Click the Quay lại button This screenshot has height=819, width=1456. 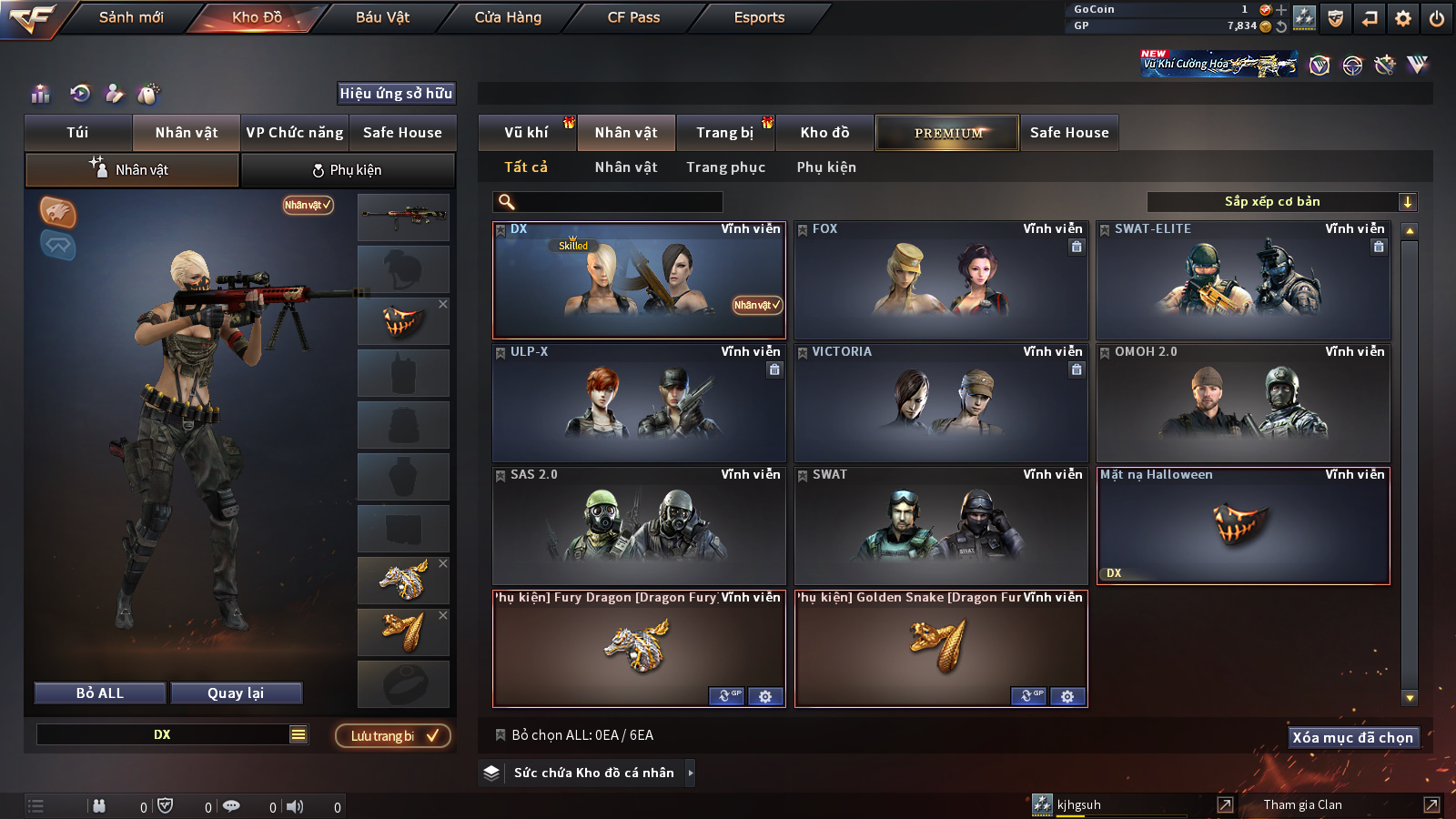[236, 693]
